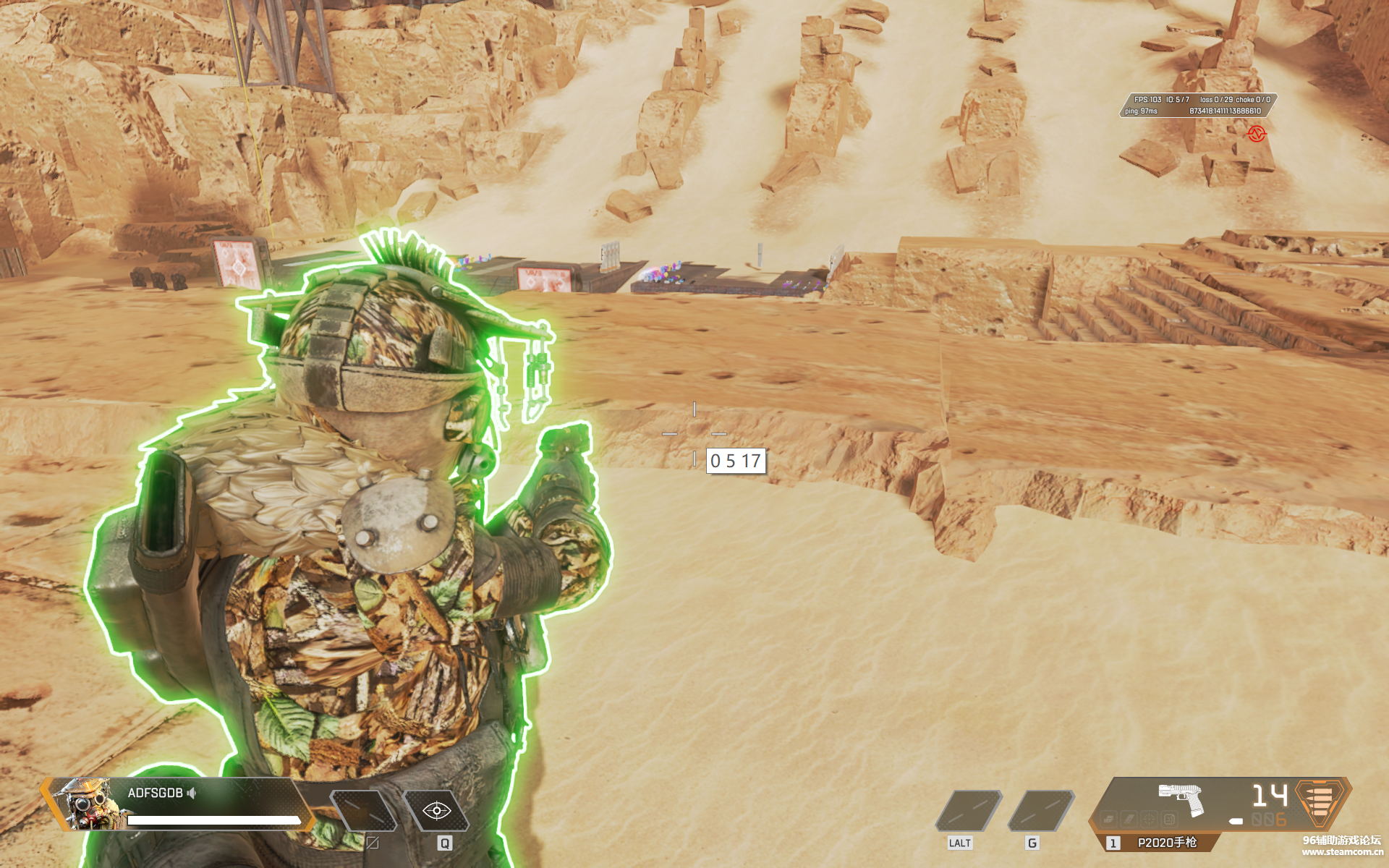Image resolution: width=1389 pixels, height=868 pixels.
Task: Activate the eye tactical ability icon
Action: [436, 811]
